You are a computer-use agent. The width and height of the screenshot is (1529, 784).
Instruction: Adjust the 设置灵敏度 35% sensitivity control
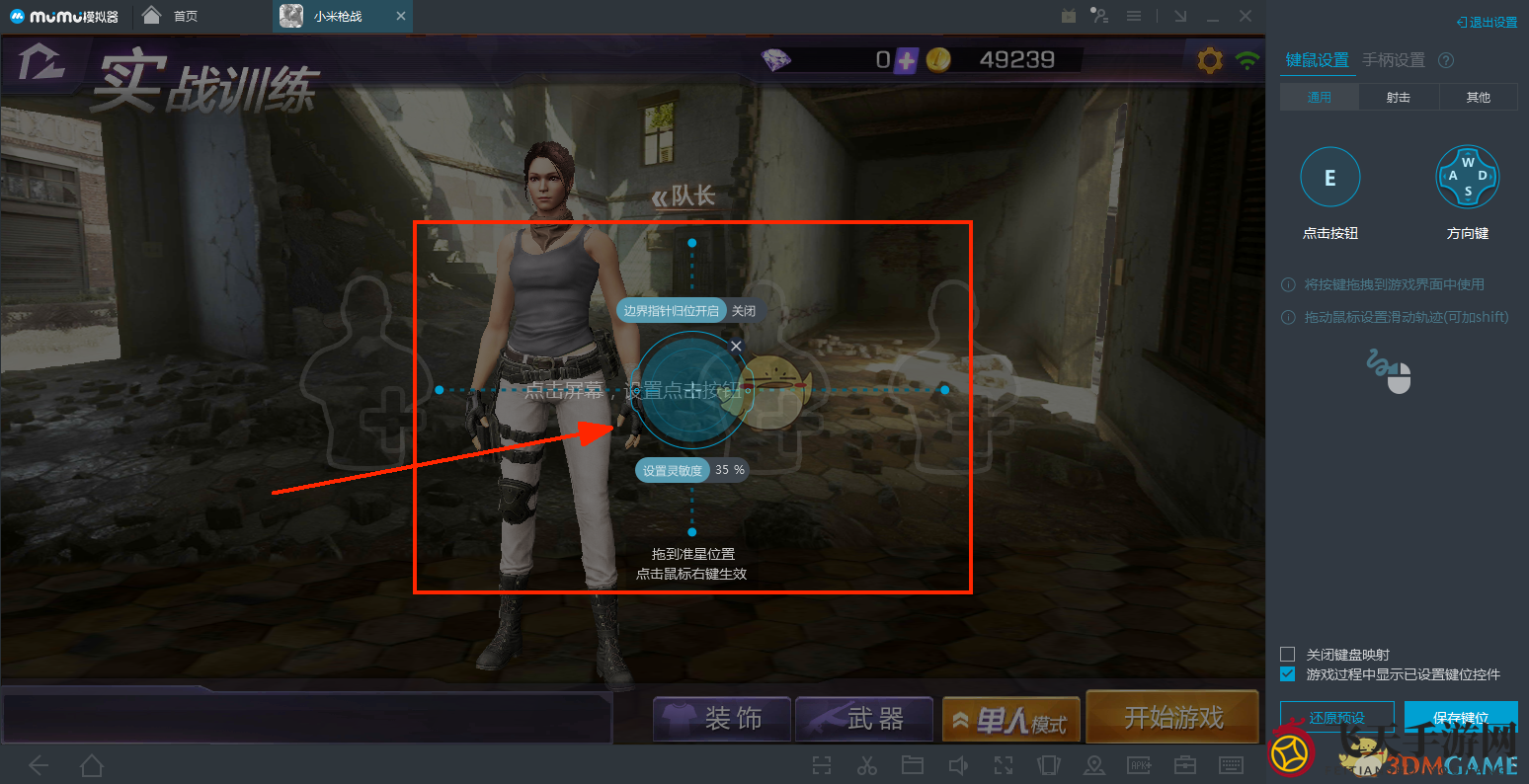(x=691, y=470)
